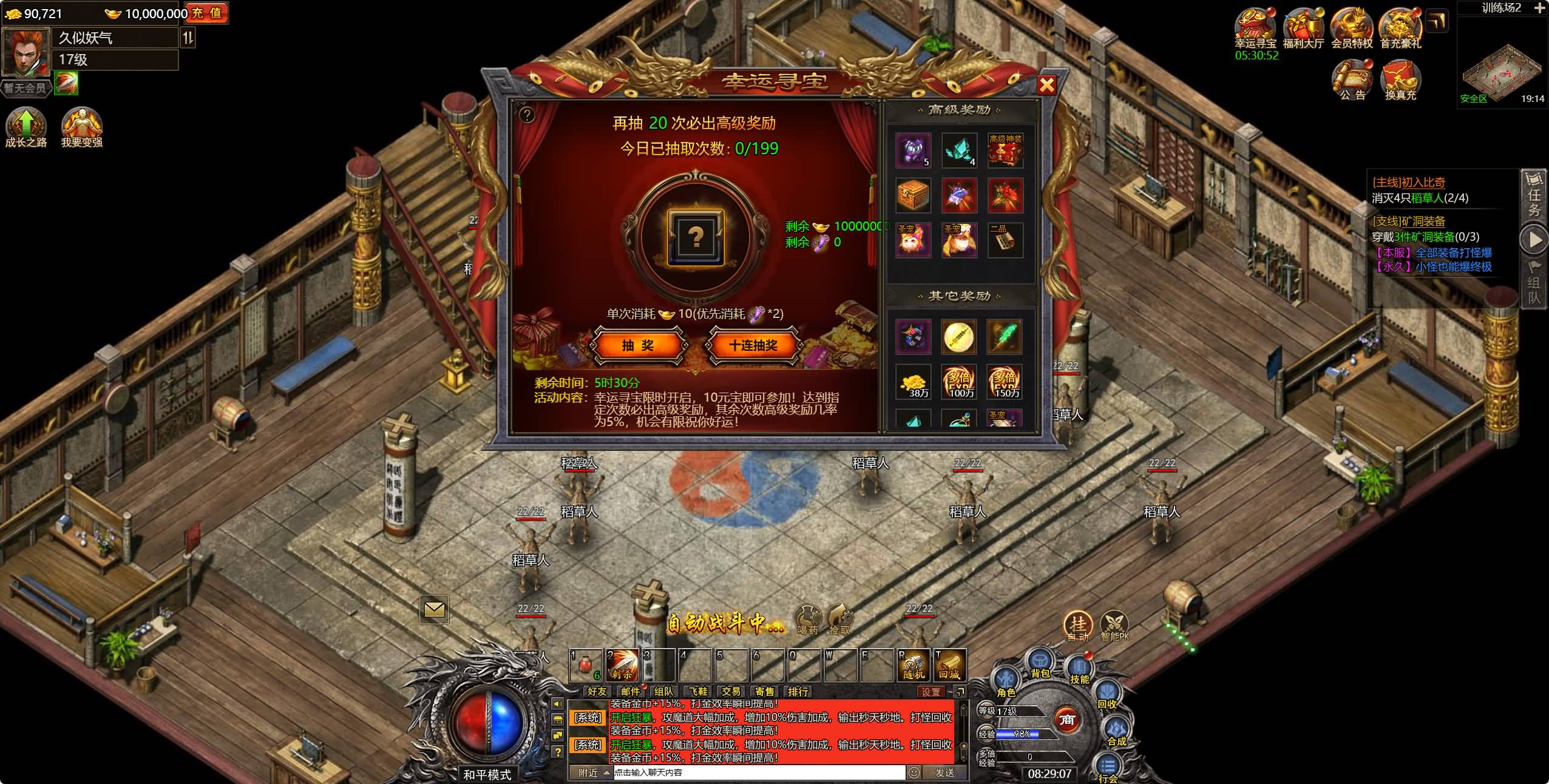Image resolution: width=1549 pixels, height=784 pixels.
Task: Use the 回城 return-to-town scroll
Action: pyautogui.click(x=949, y=666)
